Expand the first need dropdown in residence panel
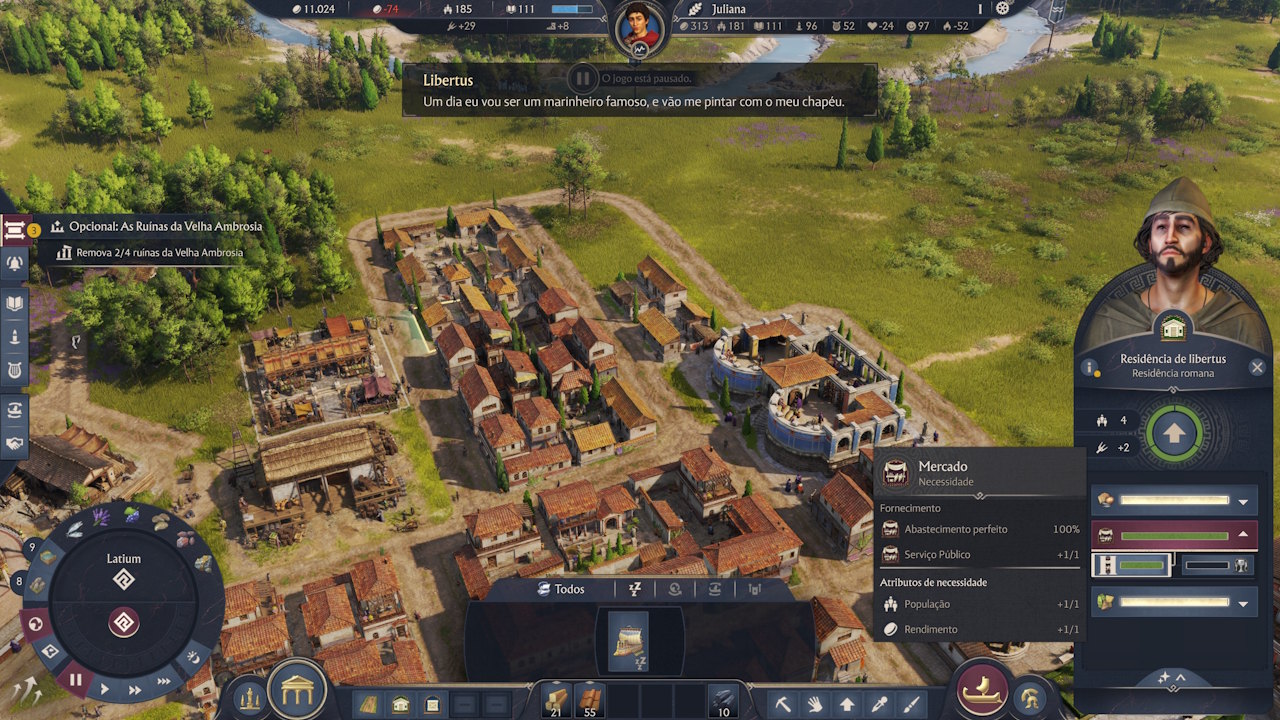Viewport: 1280px width, 720px height. 1243,501
